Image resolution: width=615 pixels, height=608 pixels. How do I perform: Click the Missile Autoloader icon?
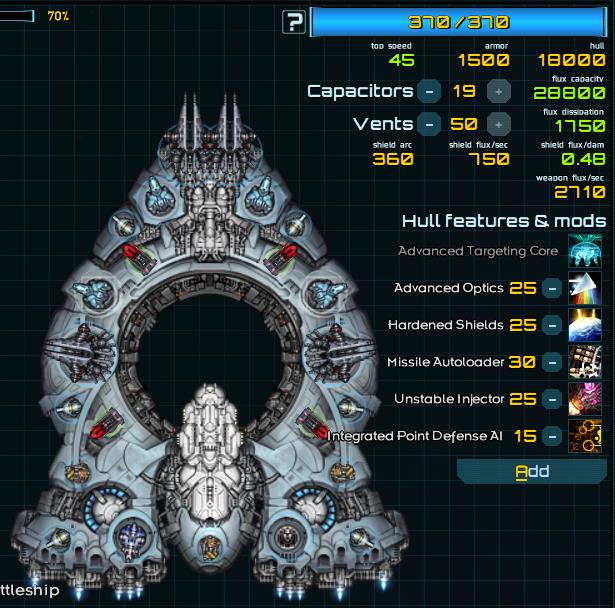tap(584, 362)
